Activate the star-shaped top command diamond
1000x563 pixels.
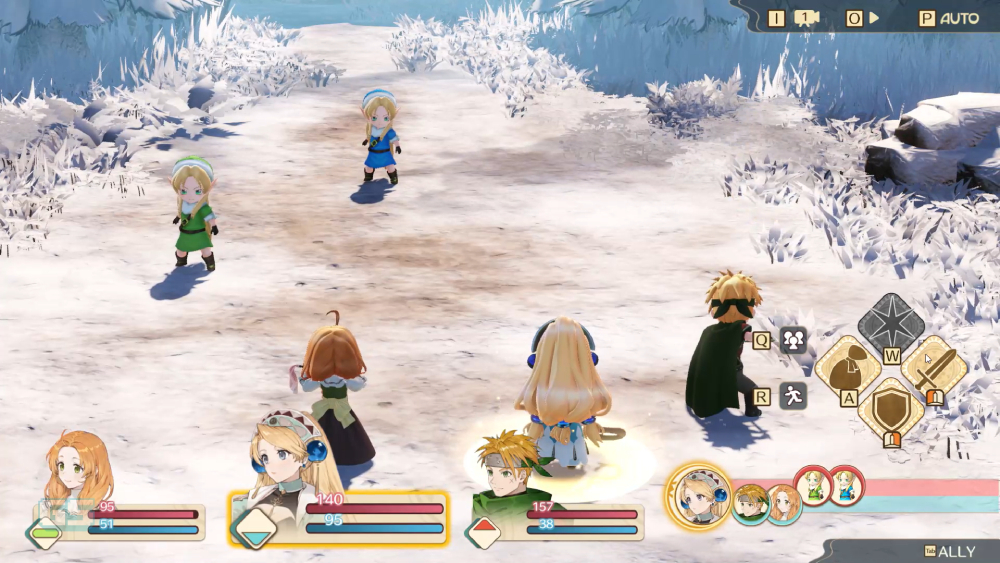tap(891, 324)
